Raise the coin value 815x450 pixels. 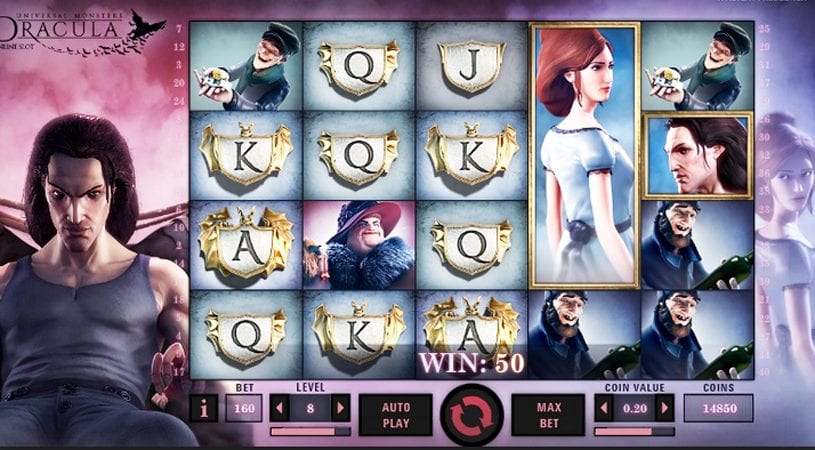tap(665, 408)
